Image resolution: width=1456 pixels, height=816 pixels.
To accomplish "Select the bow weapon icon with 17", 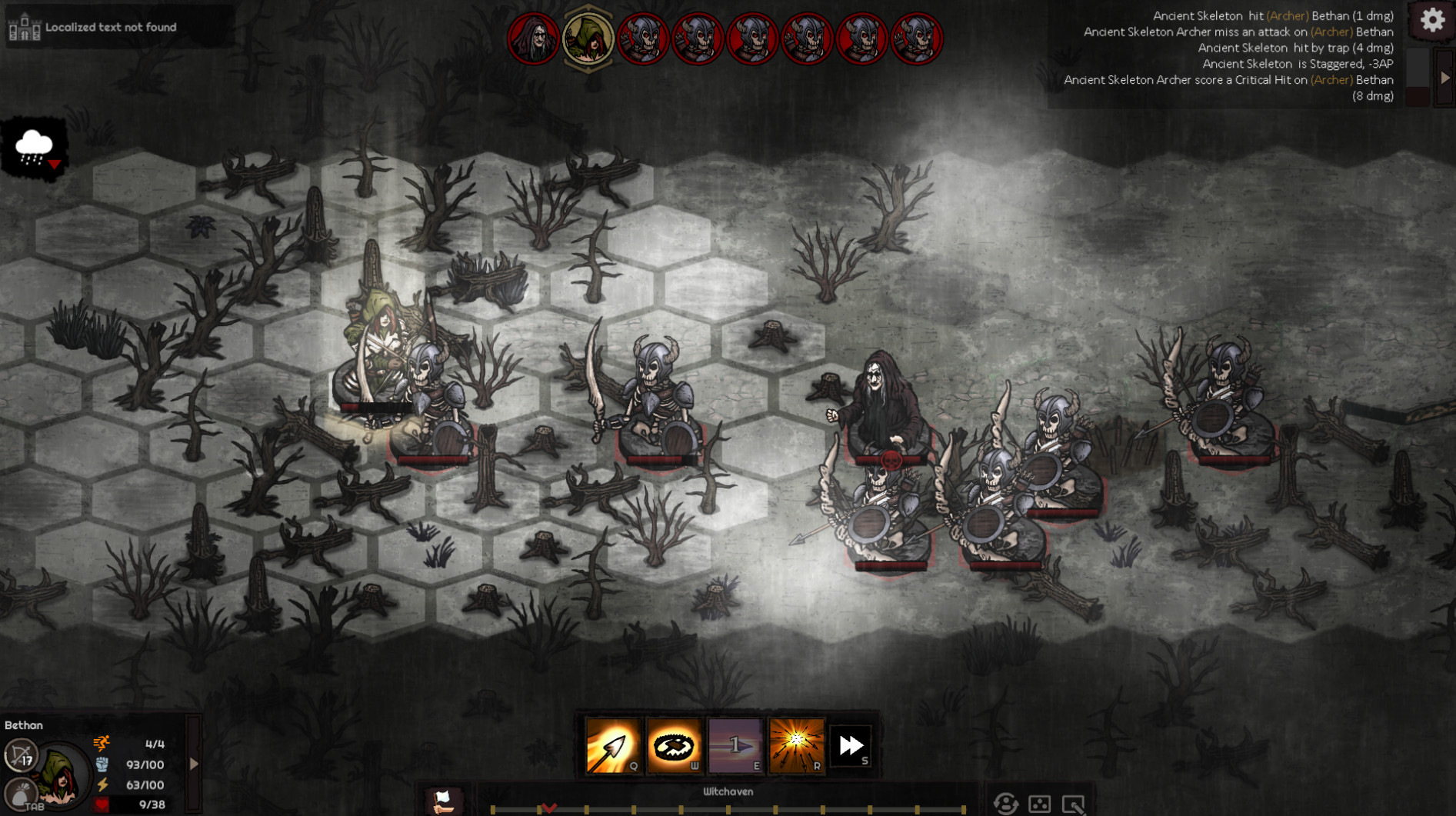I will tap(21, 754).
